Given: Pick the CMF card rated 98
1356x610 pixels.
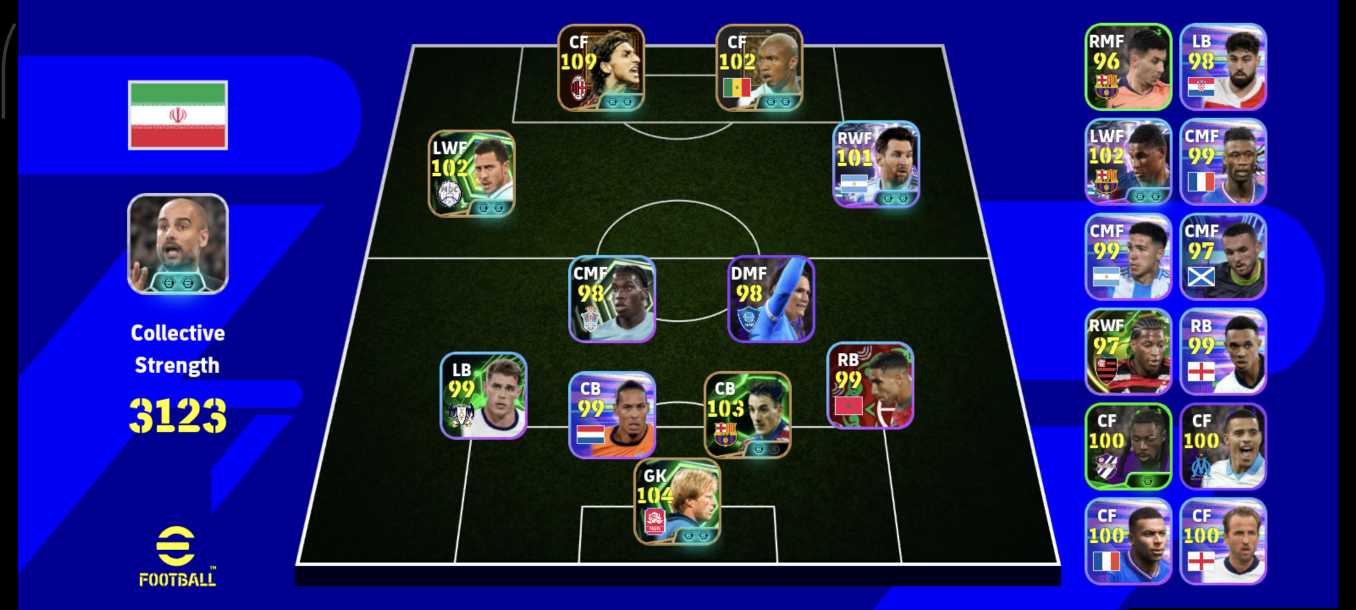Looking at the screenshot, I should (x=613, y=299).
